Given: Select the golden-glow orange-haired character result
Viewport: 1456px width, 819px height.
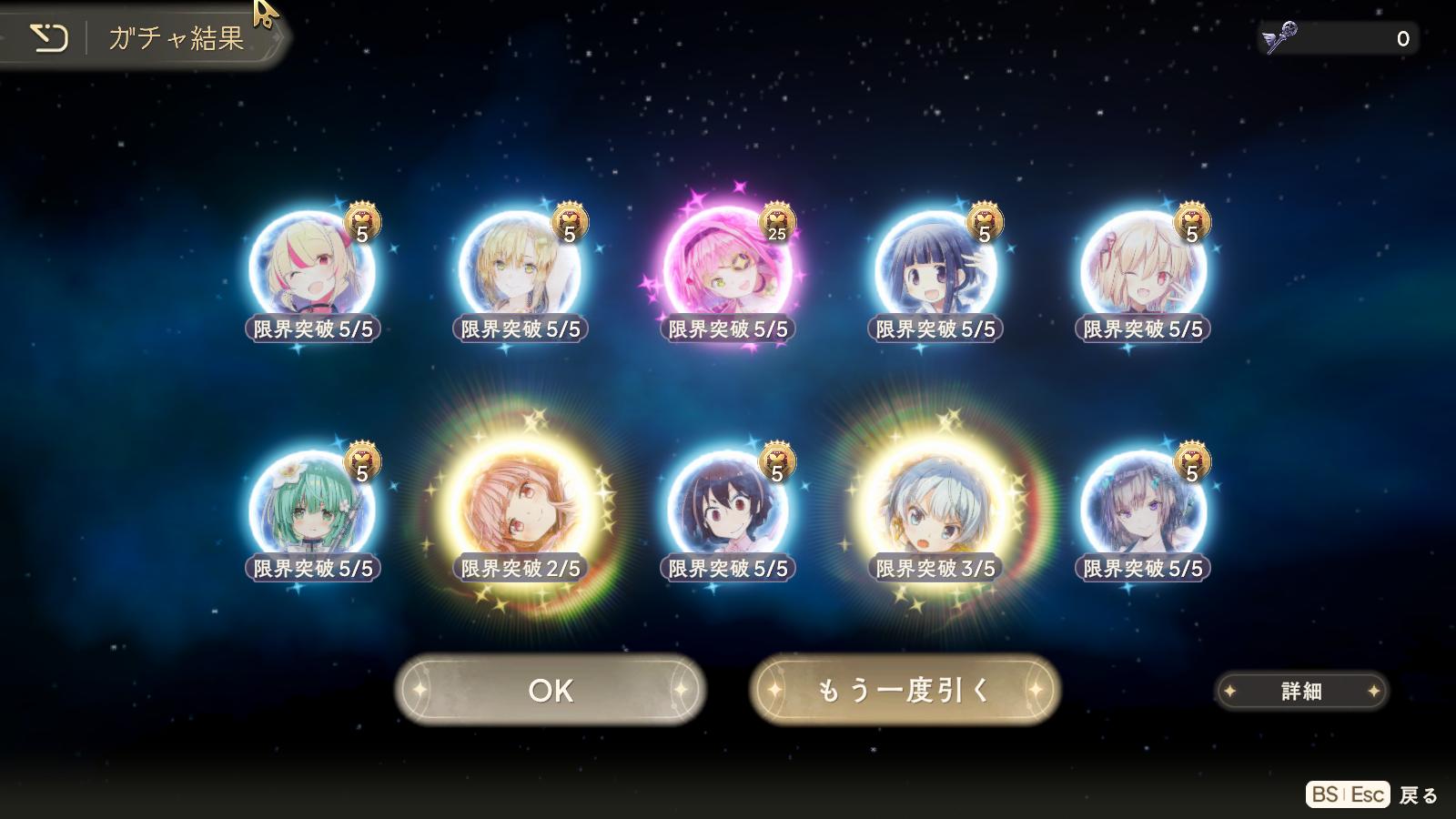Looking at the screenshot, I should [520, 510].
